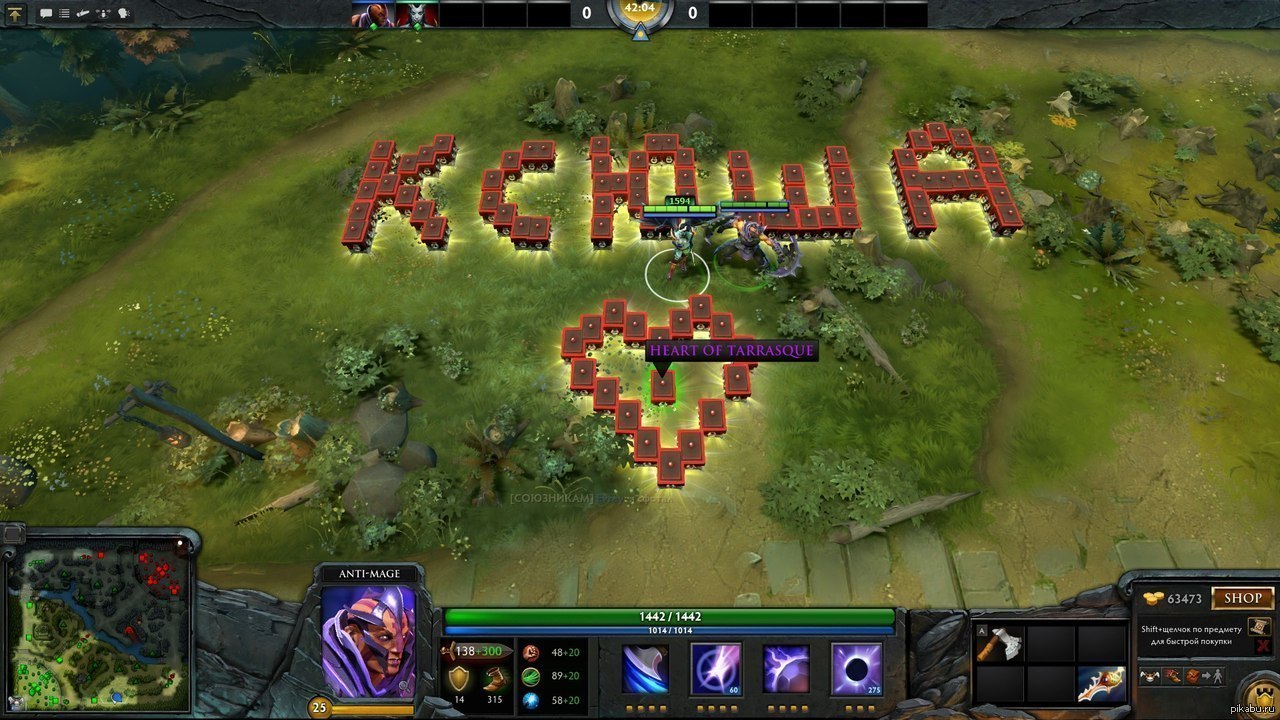Screen dimensions: 1280x720
Task: Open the SHOP panel
Action: pos(1243,598)
